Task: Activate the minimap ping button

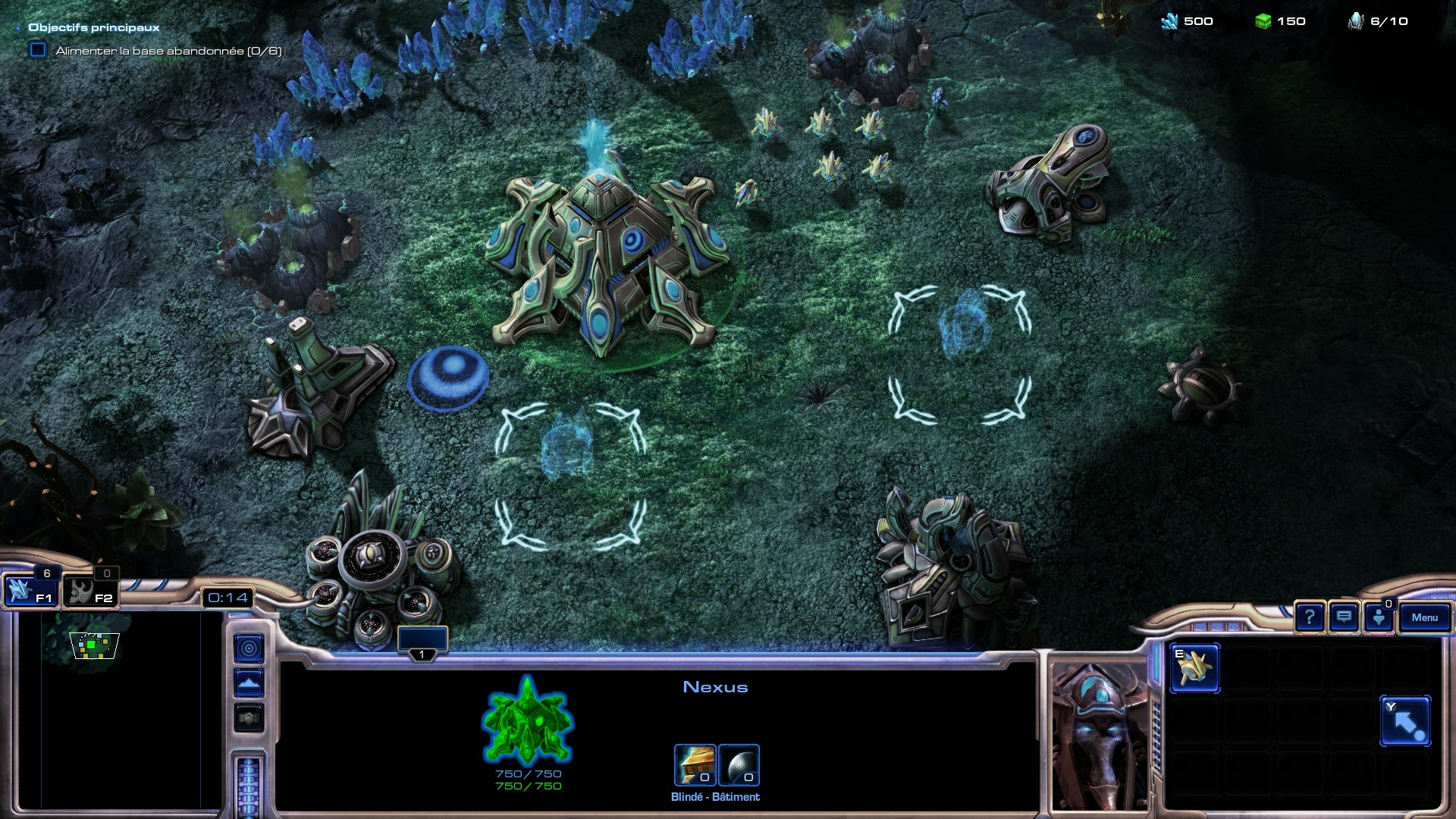Action: [249, 648]
